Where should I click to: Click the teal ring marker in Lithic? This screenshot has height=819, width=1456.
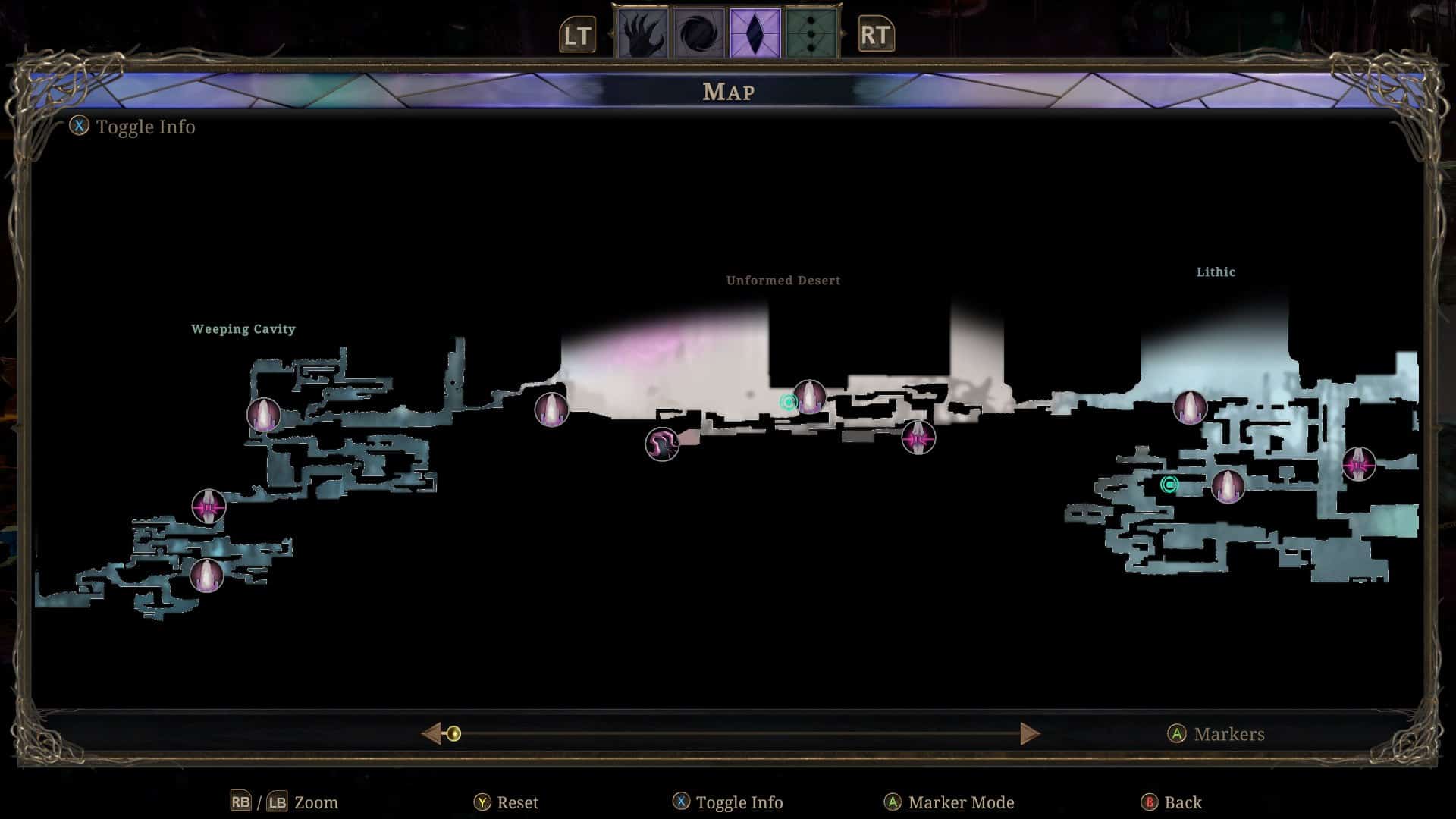coord(1169,485)
